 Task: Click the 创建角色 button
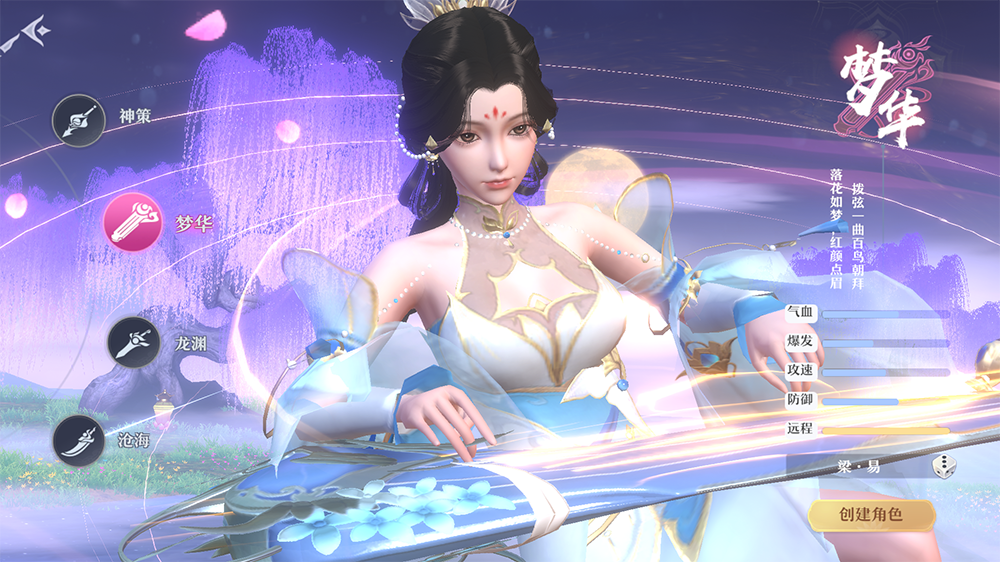(x=871, y=515)
